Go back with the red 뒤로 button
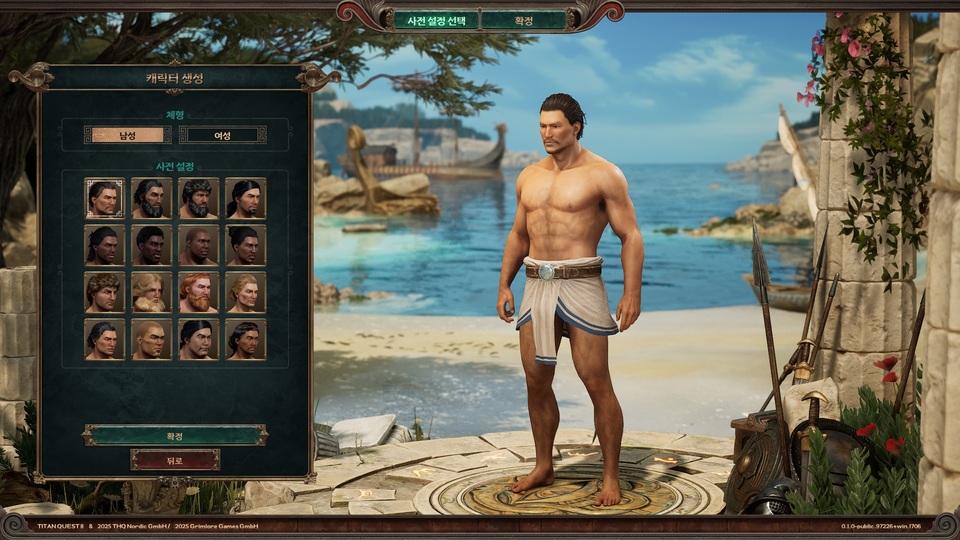 175,459
